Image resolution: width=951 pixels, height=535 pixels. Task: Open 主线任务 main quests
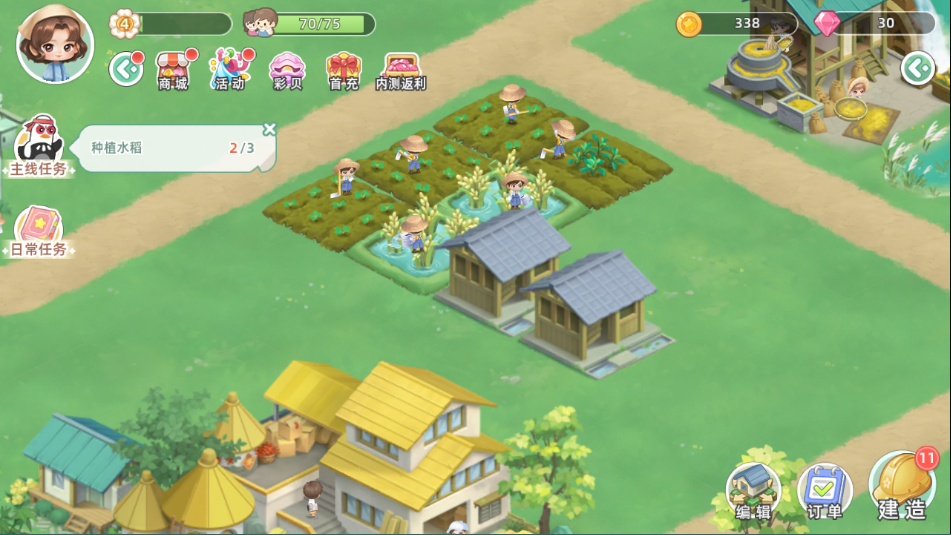coord(39,145)
